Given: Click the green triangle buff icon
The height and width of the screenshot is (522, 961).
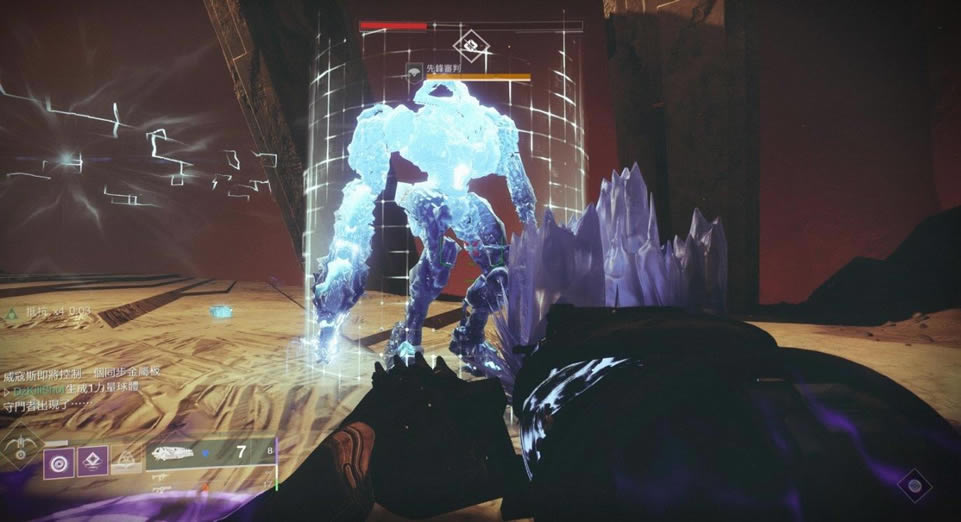Looking at the screenshot, I should click(12, 312).
